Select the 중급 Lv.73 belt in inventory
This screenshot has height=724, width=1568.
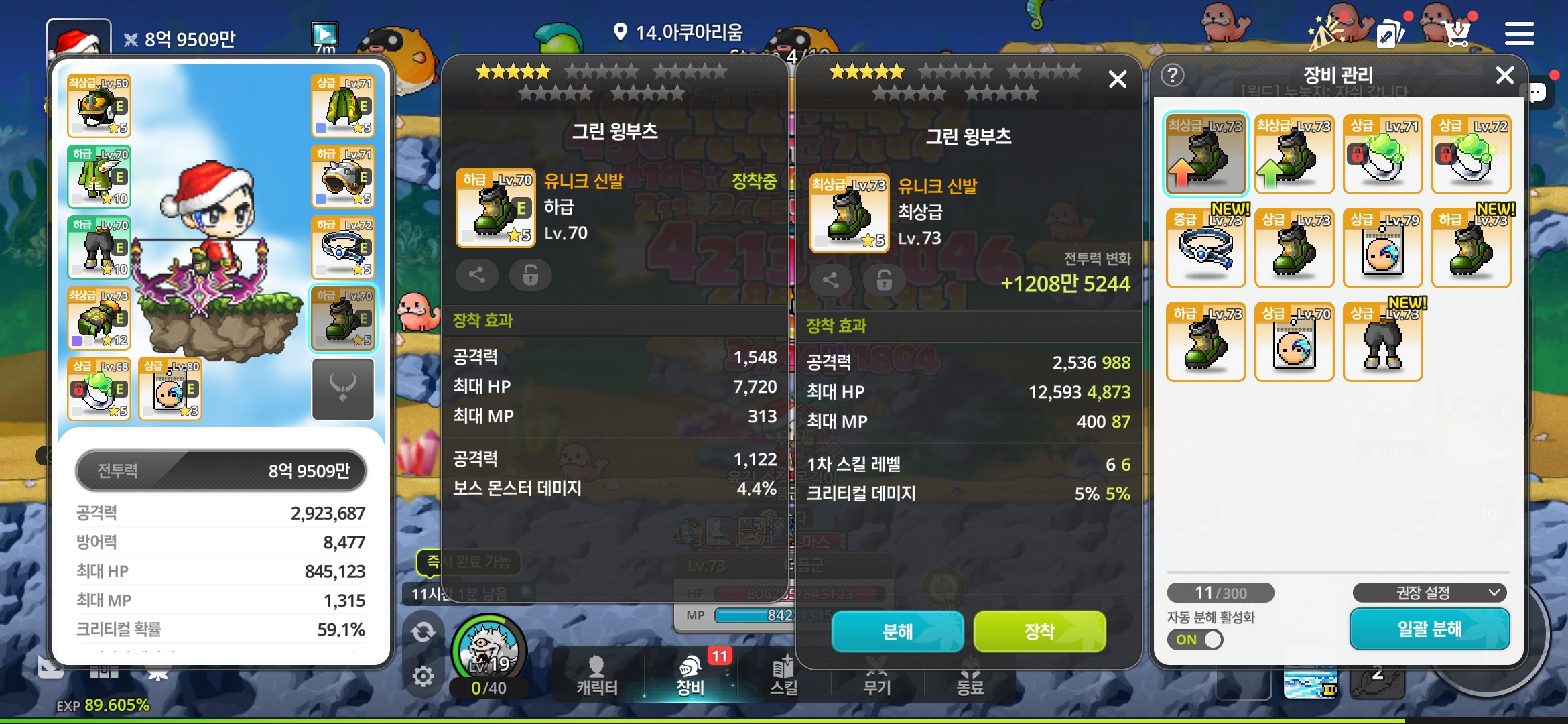coord(1205,248)
